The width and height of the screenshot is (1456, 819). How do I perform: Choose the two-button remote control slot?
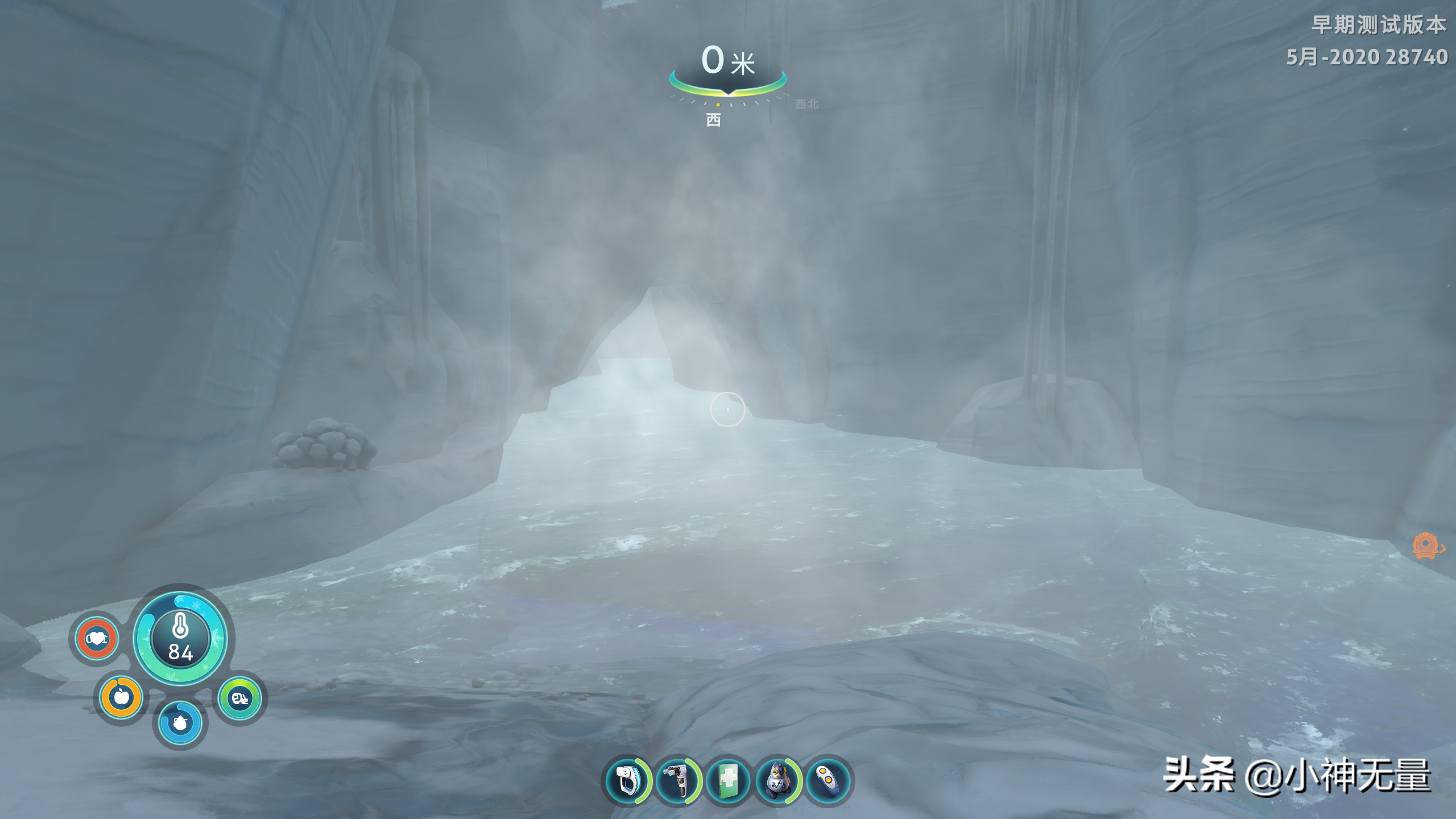[x=828, y=780]
